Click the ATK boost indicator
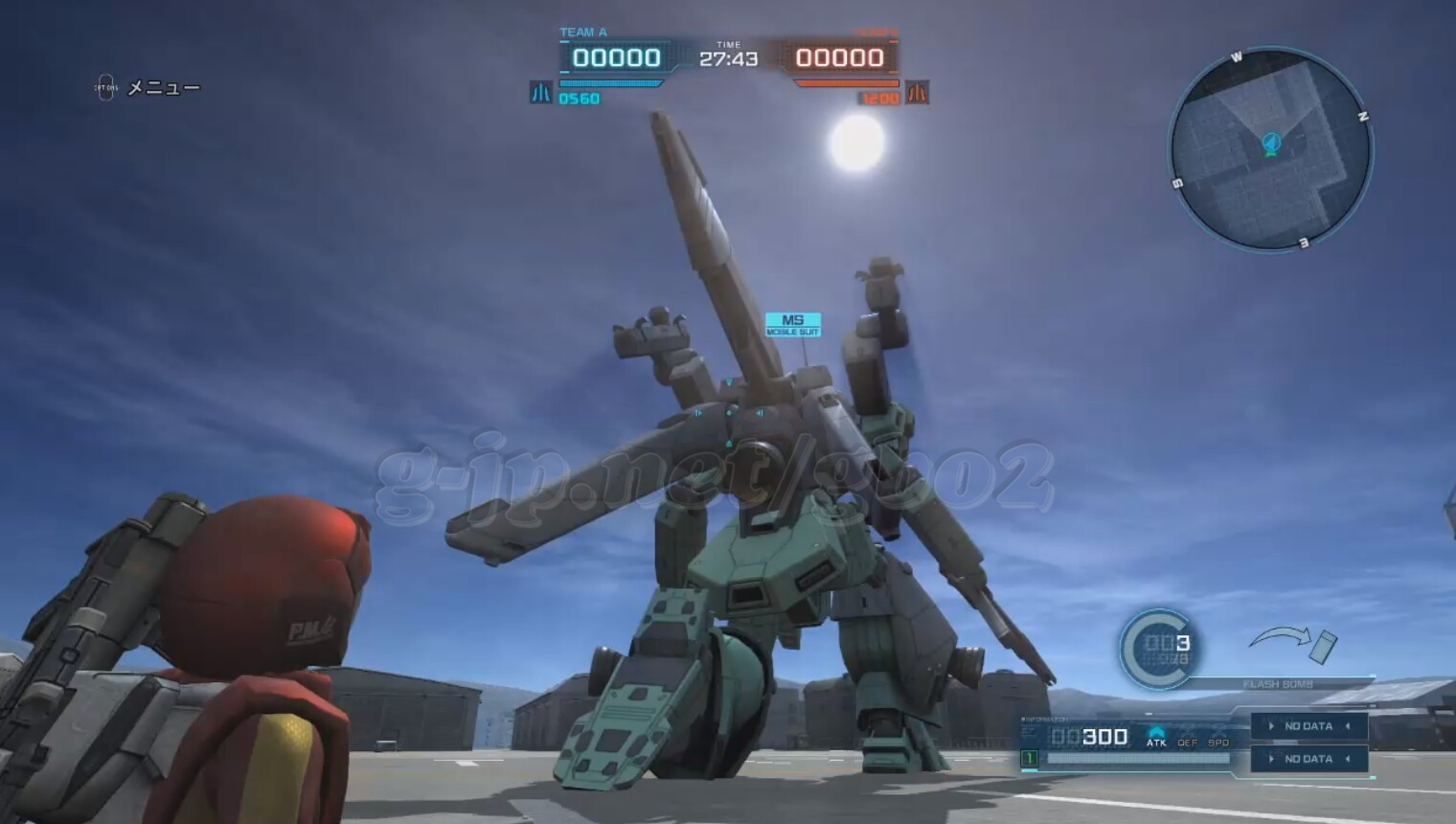 click(x=1156, y=737)
